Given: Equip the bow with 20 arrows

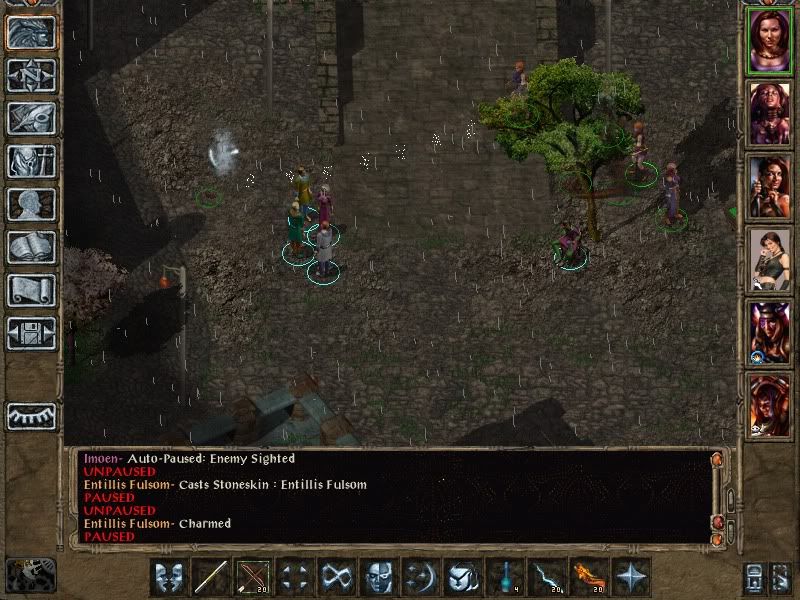Looking at the screenshot, I should (253, 577).
